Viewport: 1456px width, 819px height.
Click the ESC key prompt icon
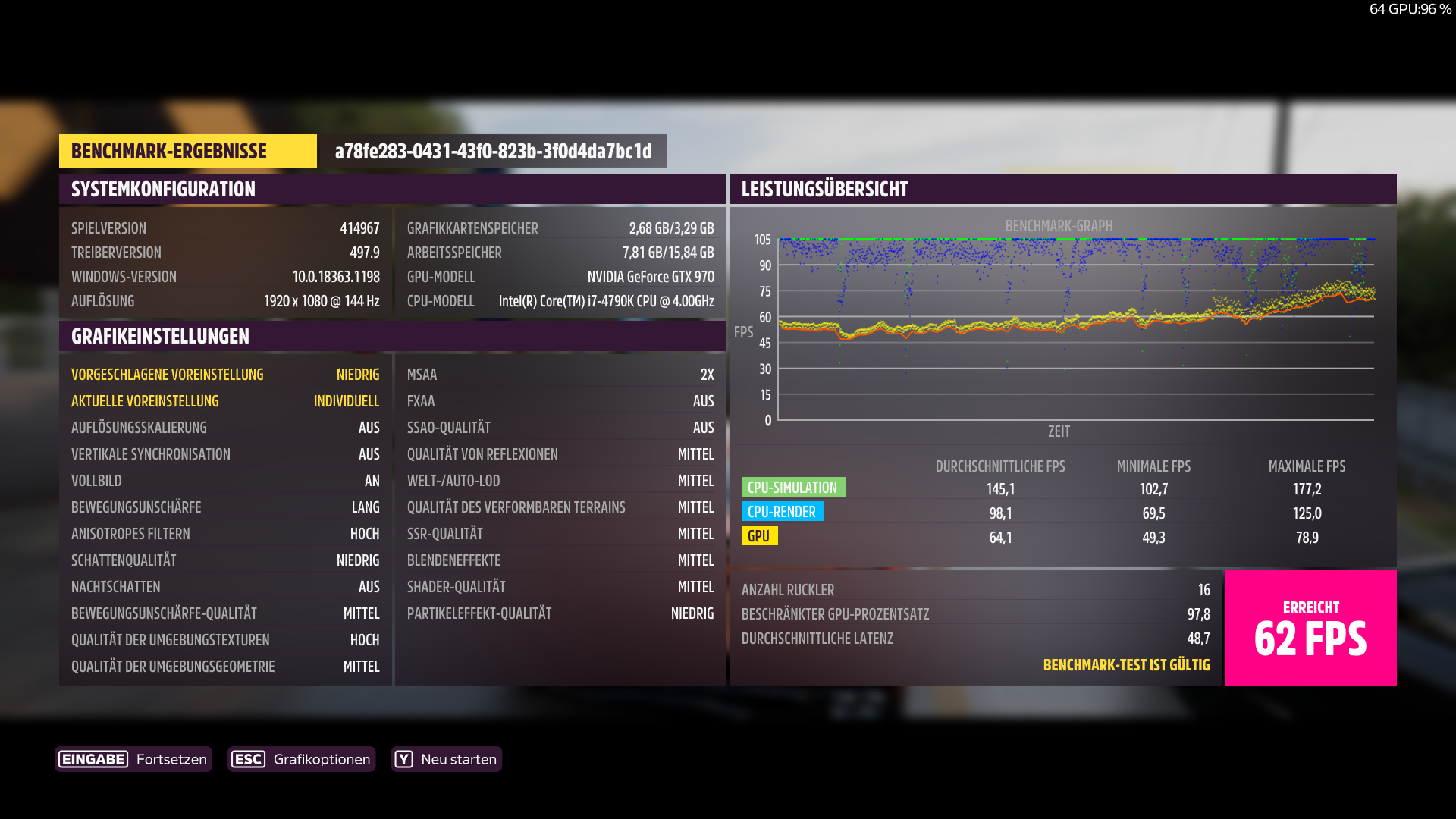coord(249,758)
